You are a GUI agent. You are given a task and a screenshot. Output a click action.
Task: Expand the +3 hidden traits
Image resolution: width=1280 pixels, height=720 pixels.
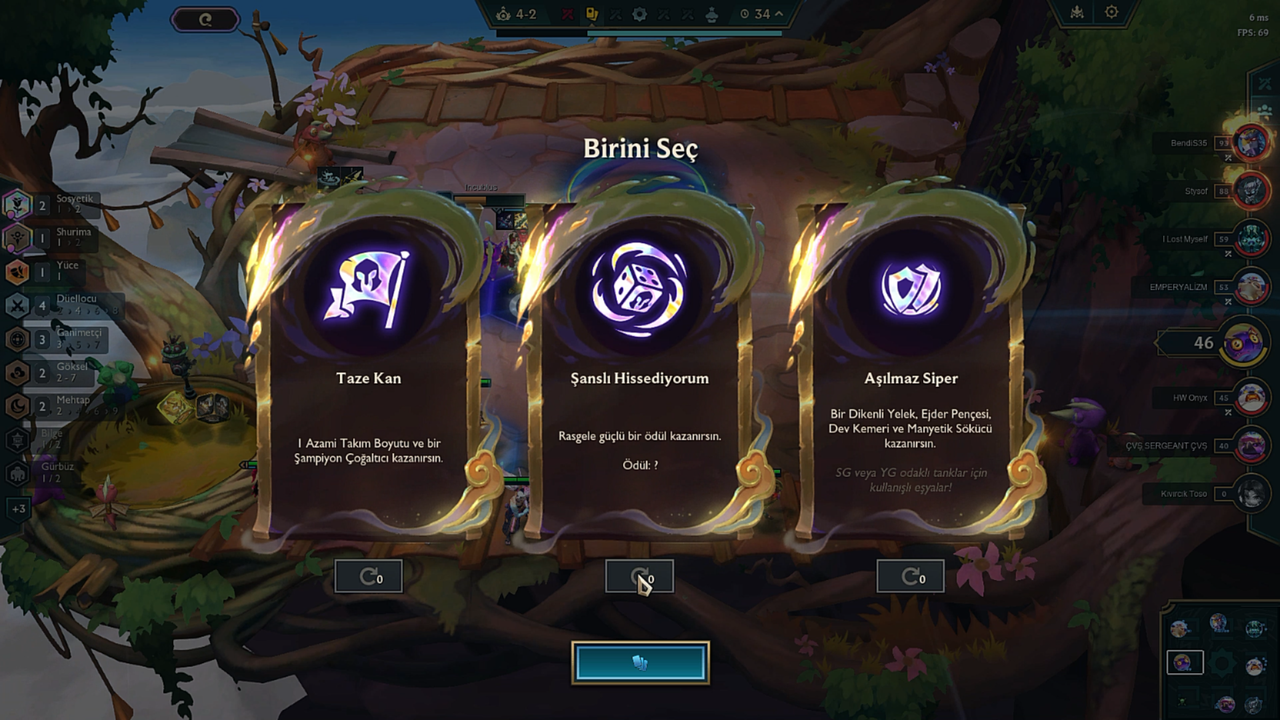pyautogui.click(x=18, y=509)
